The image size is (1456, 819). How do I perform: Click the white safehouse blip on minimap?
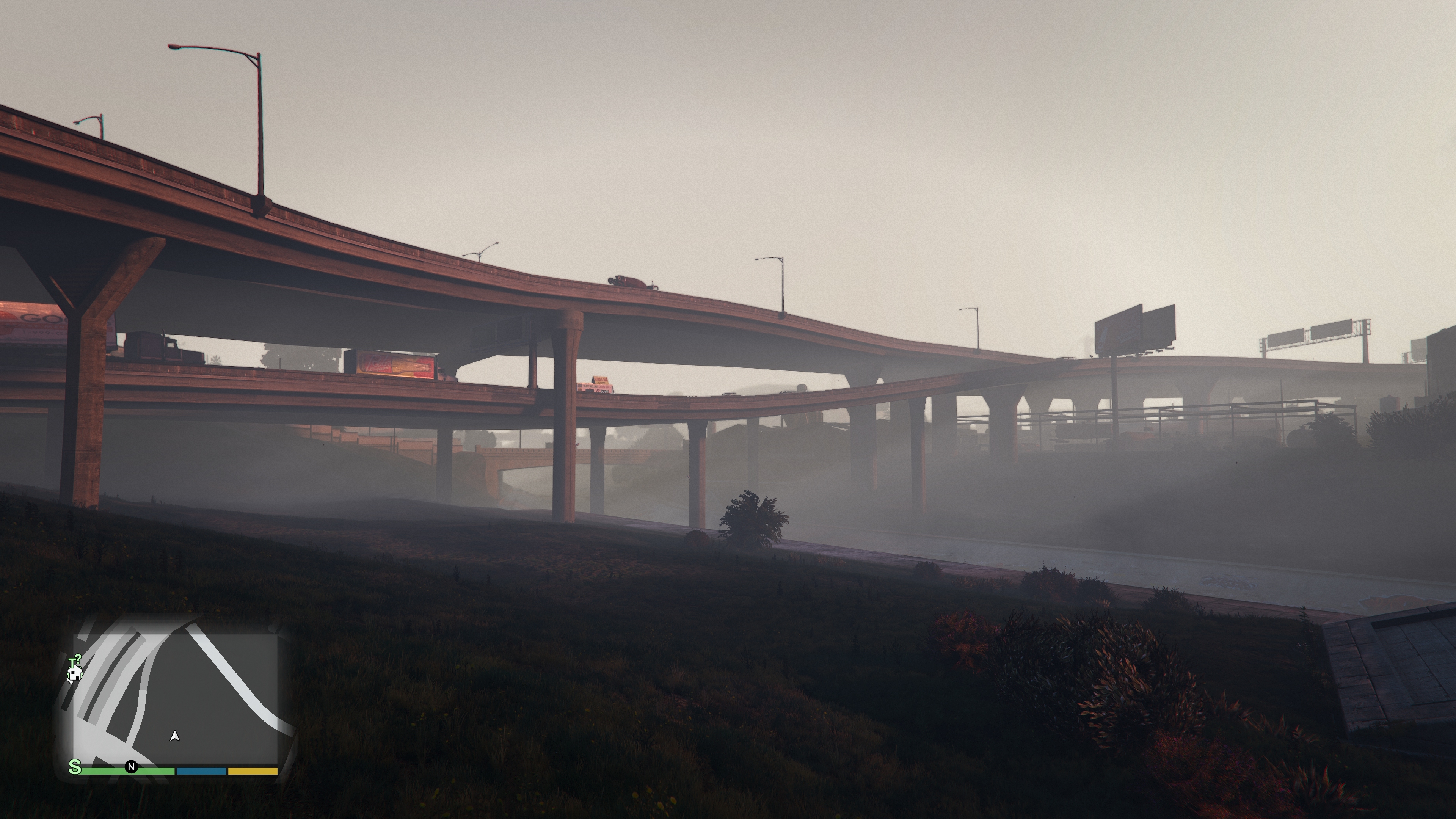[x=75, y=674]
